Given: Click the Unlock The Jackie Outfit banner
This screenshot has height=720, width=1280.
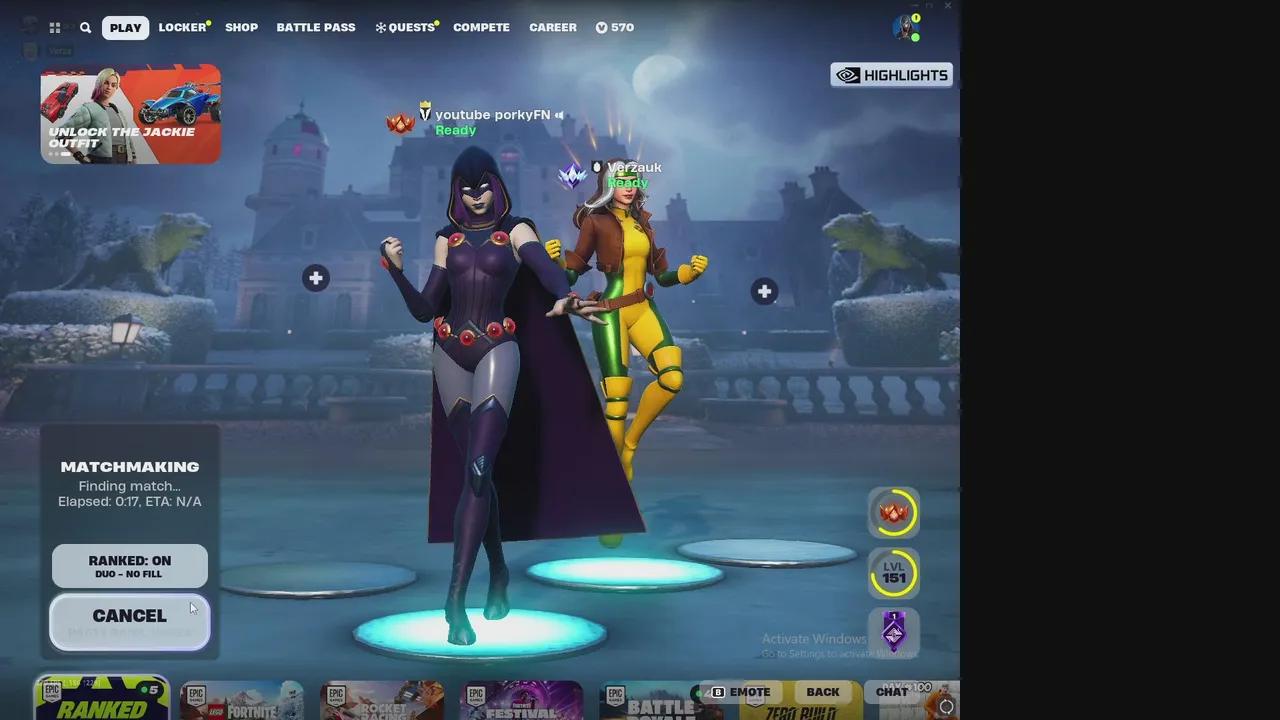Looking at the screenshot, I should [x=130, y=114].
